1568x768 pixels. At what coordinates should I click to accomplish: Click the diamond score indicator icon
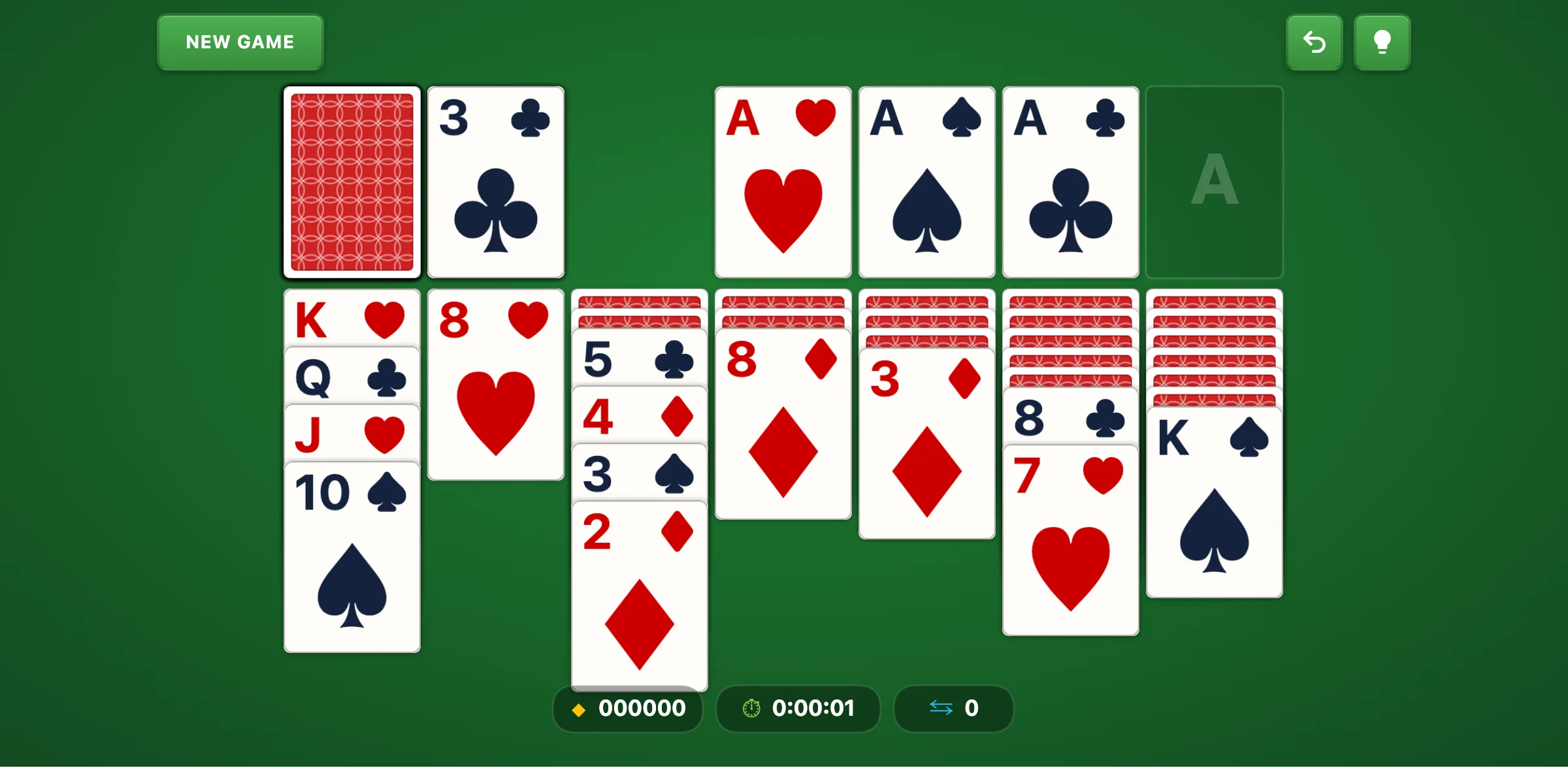click(578, 709)
